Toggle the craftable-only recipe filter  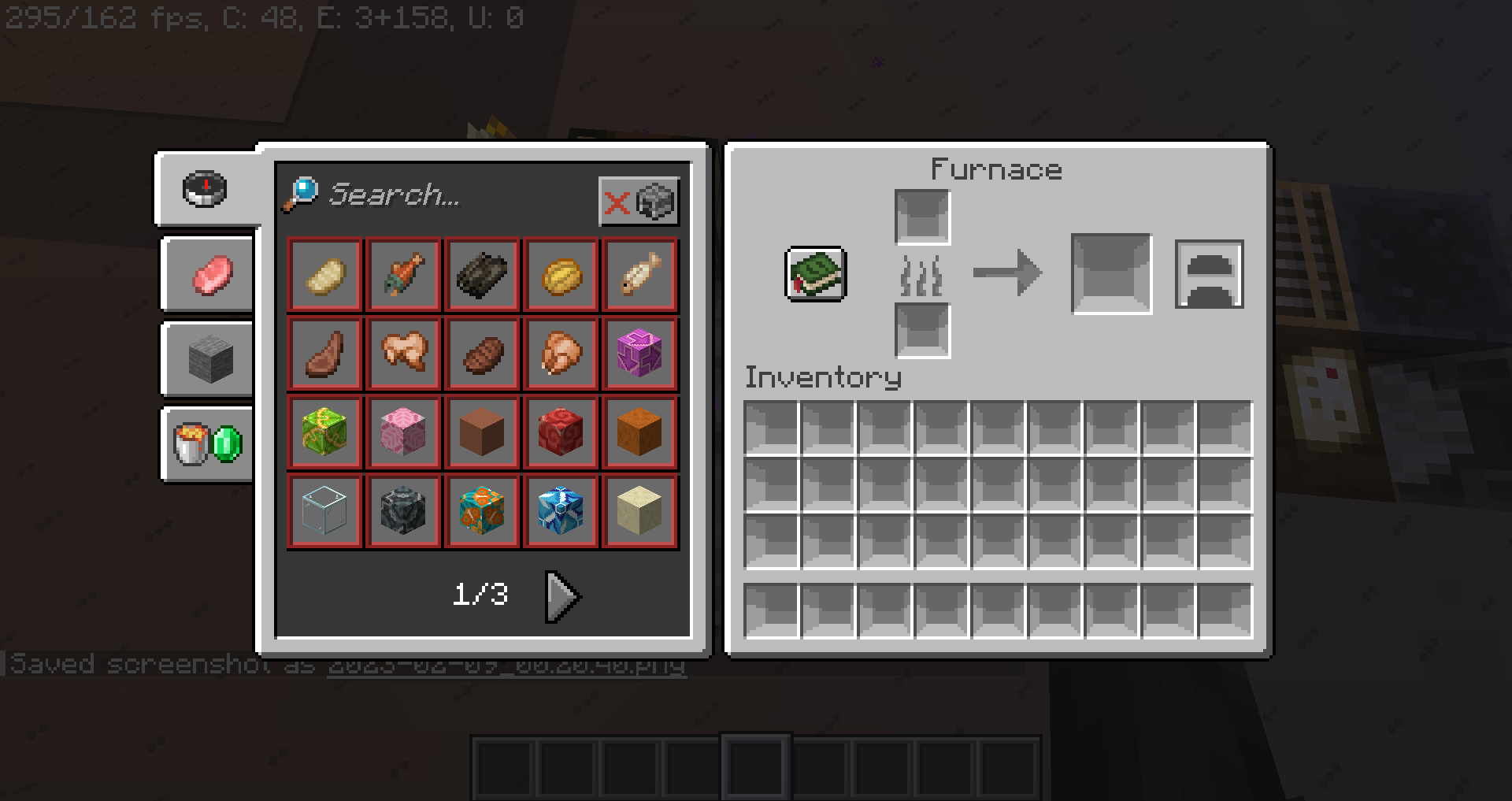pos(639,201)
